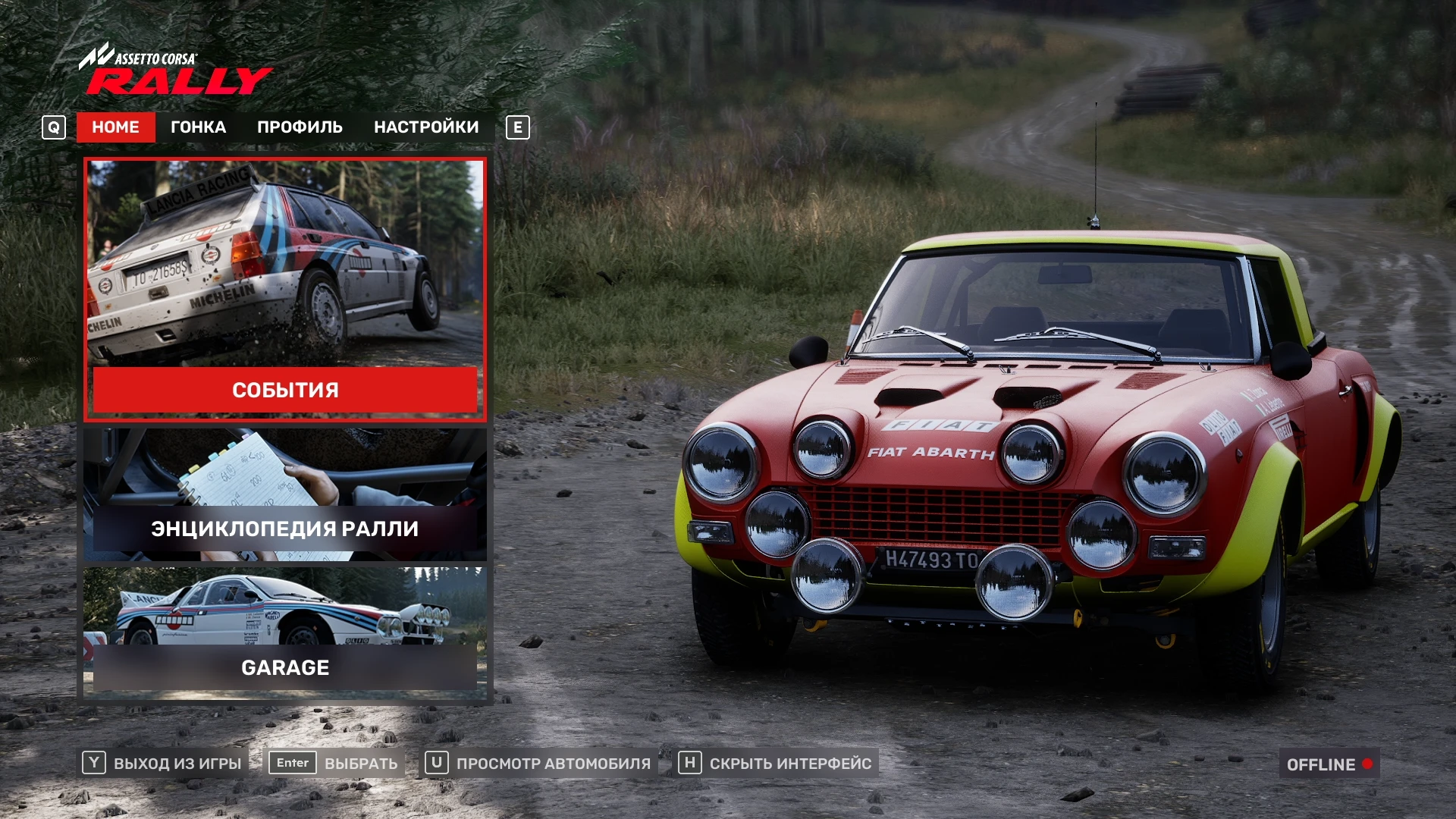1456x819 pixels.
Task: Click the Enter key icon in bottom bar
Action: tap(293, 764)
